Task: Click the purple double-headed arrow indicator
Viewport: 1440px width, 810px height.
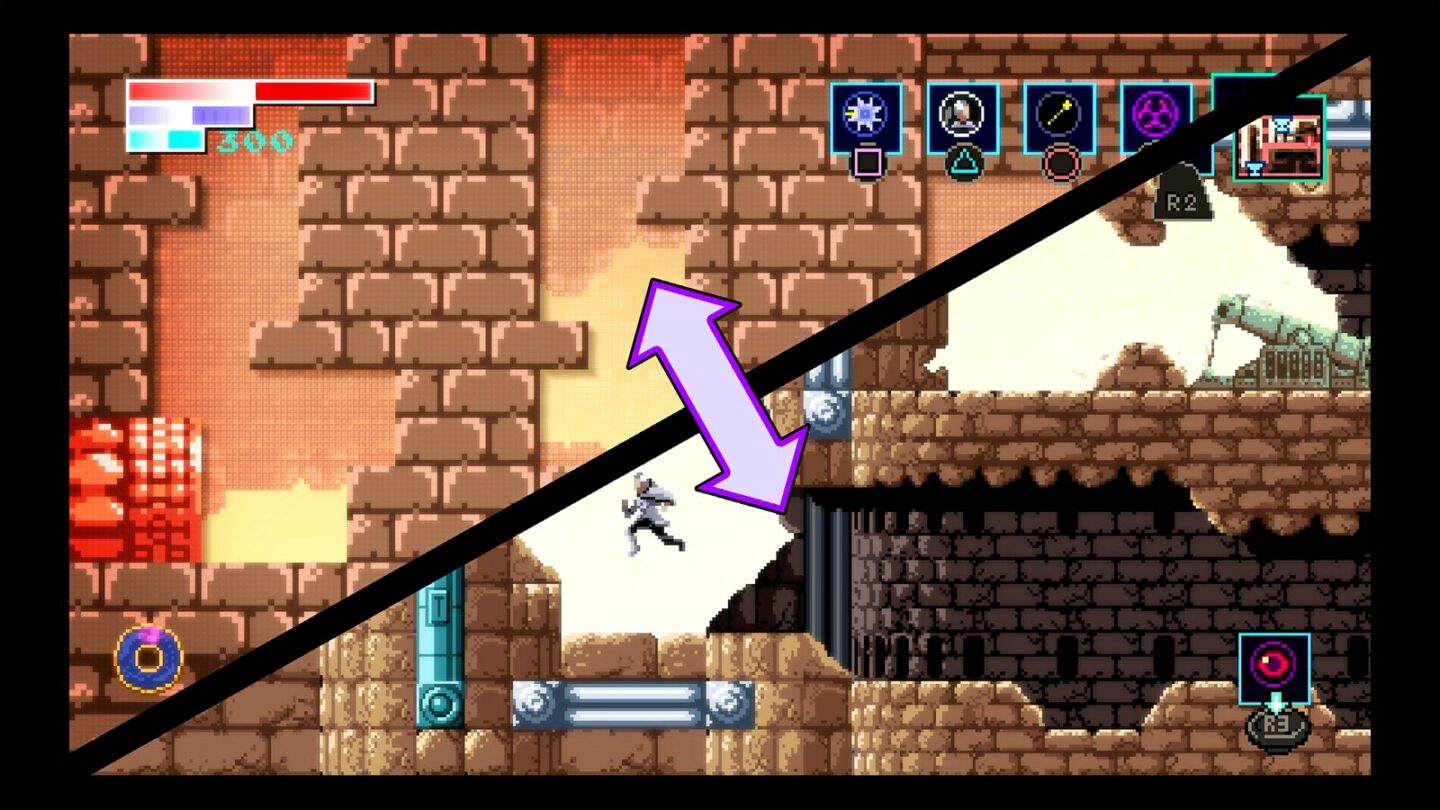Action: point(718,395)
